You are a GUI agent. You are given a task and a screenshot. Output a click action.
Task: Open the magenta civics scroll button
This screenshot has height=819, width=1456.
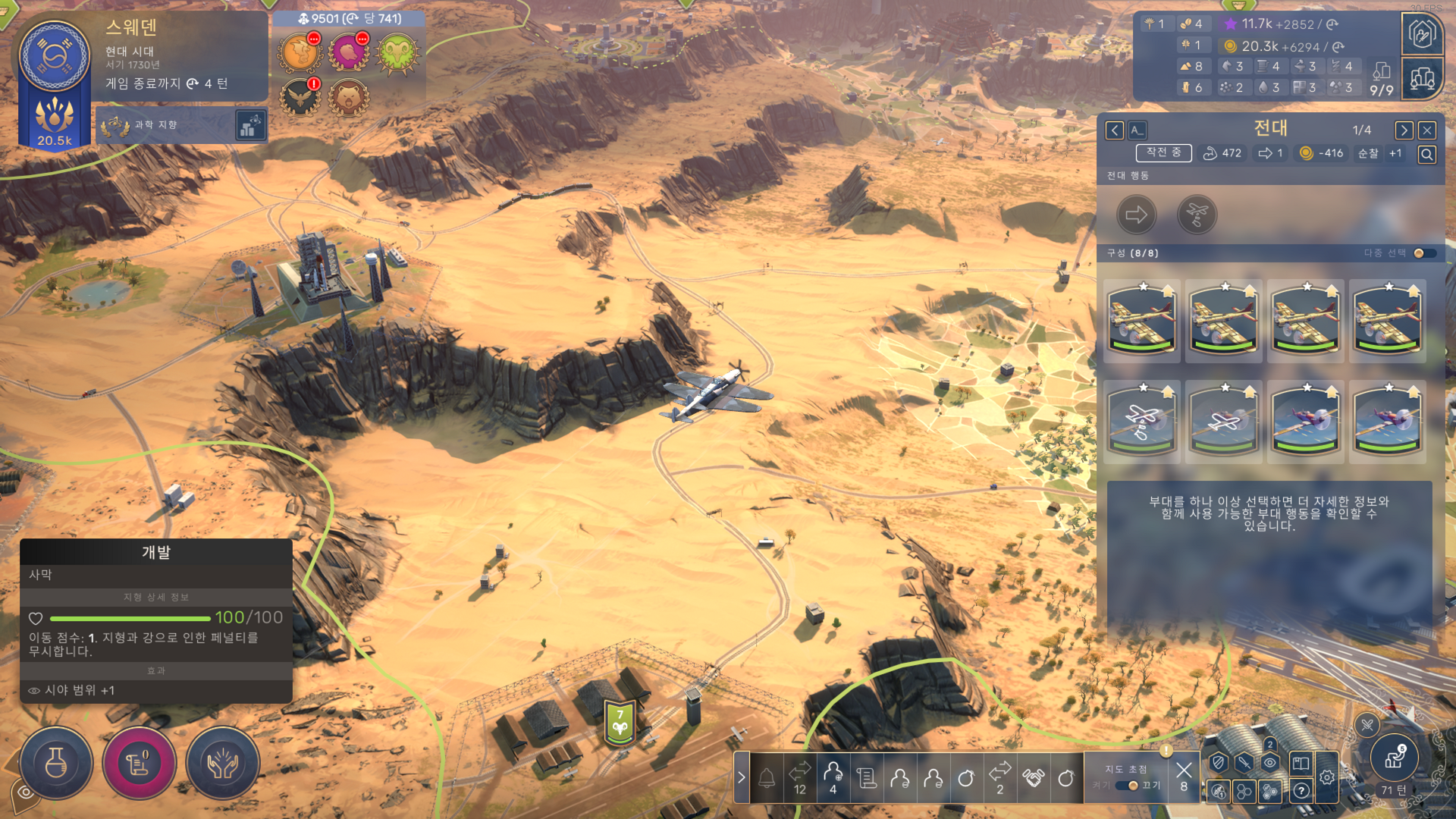(139, 763)
